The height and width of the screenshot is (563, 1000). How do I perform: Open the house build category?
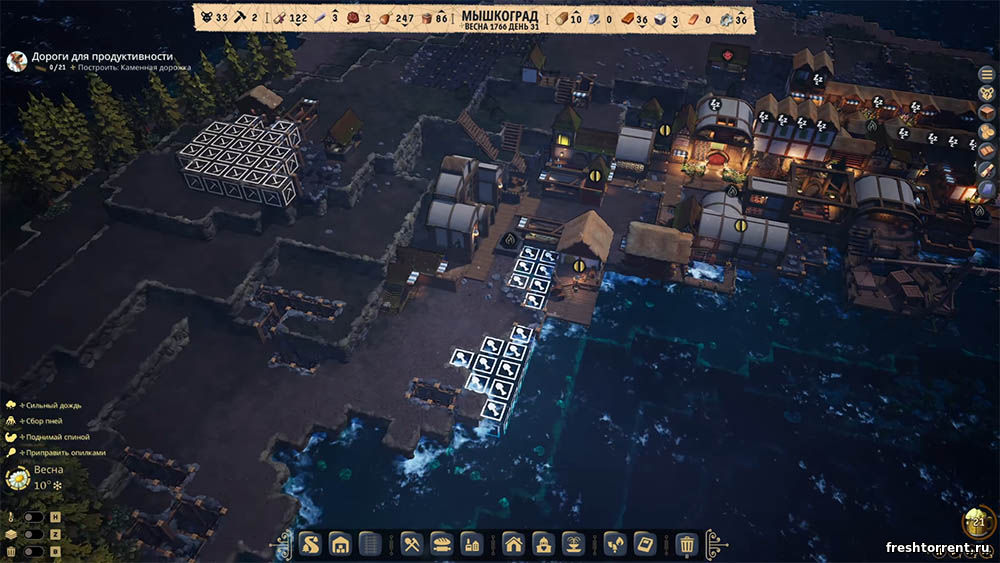[x=513, y=544]
